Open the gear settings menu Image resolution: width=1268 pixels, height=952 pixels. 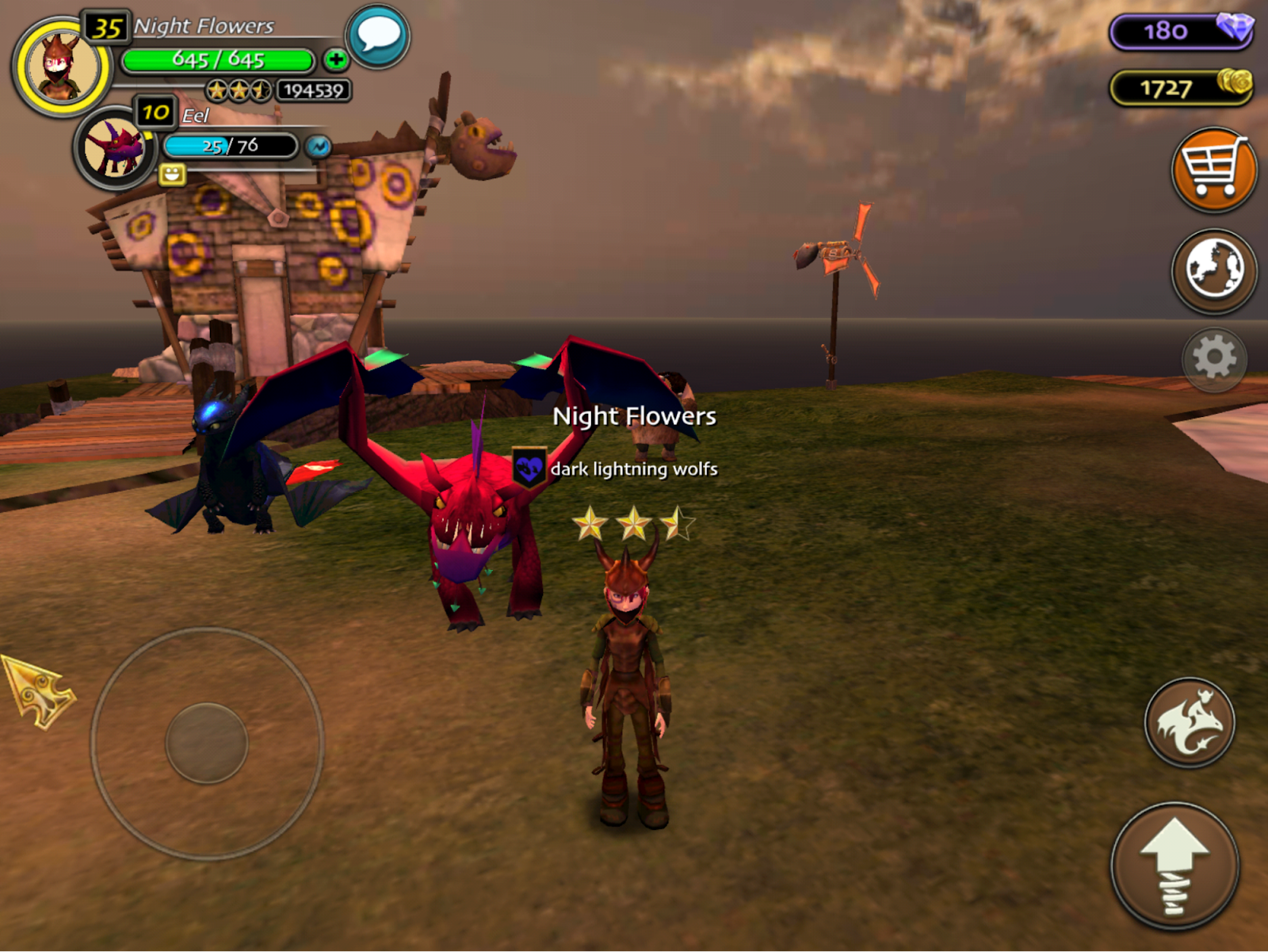[x=1214, y=359]
